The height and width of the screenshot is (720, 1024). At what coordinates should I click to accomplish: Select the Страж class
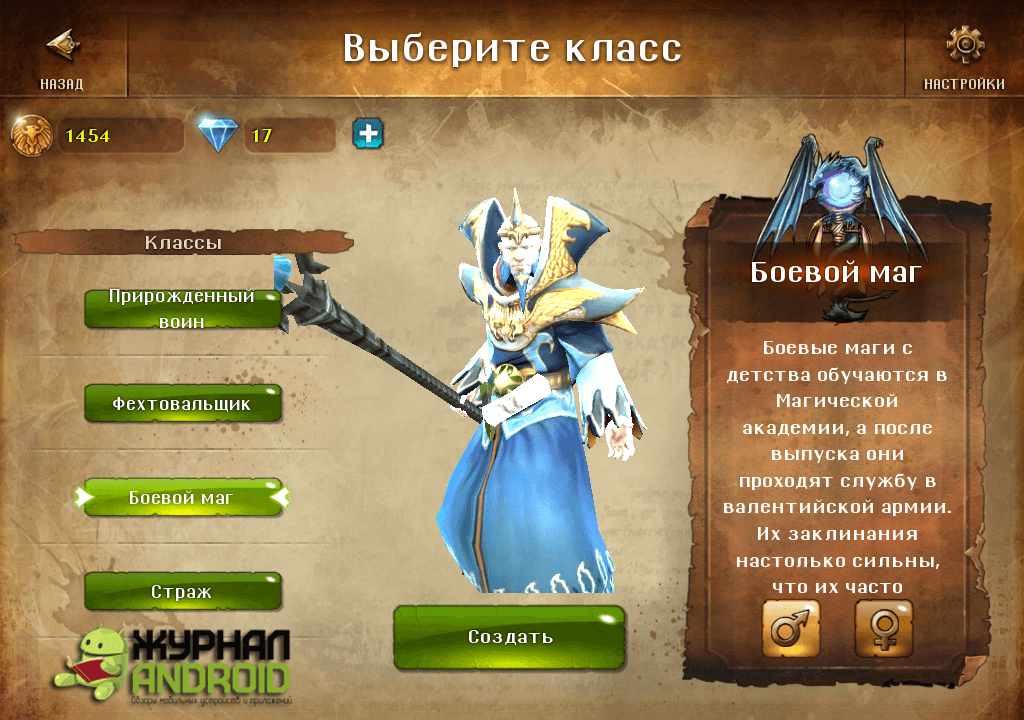(183, 591)
